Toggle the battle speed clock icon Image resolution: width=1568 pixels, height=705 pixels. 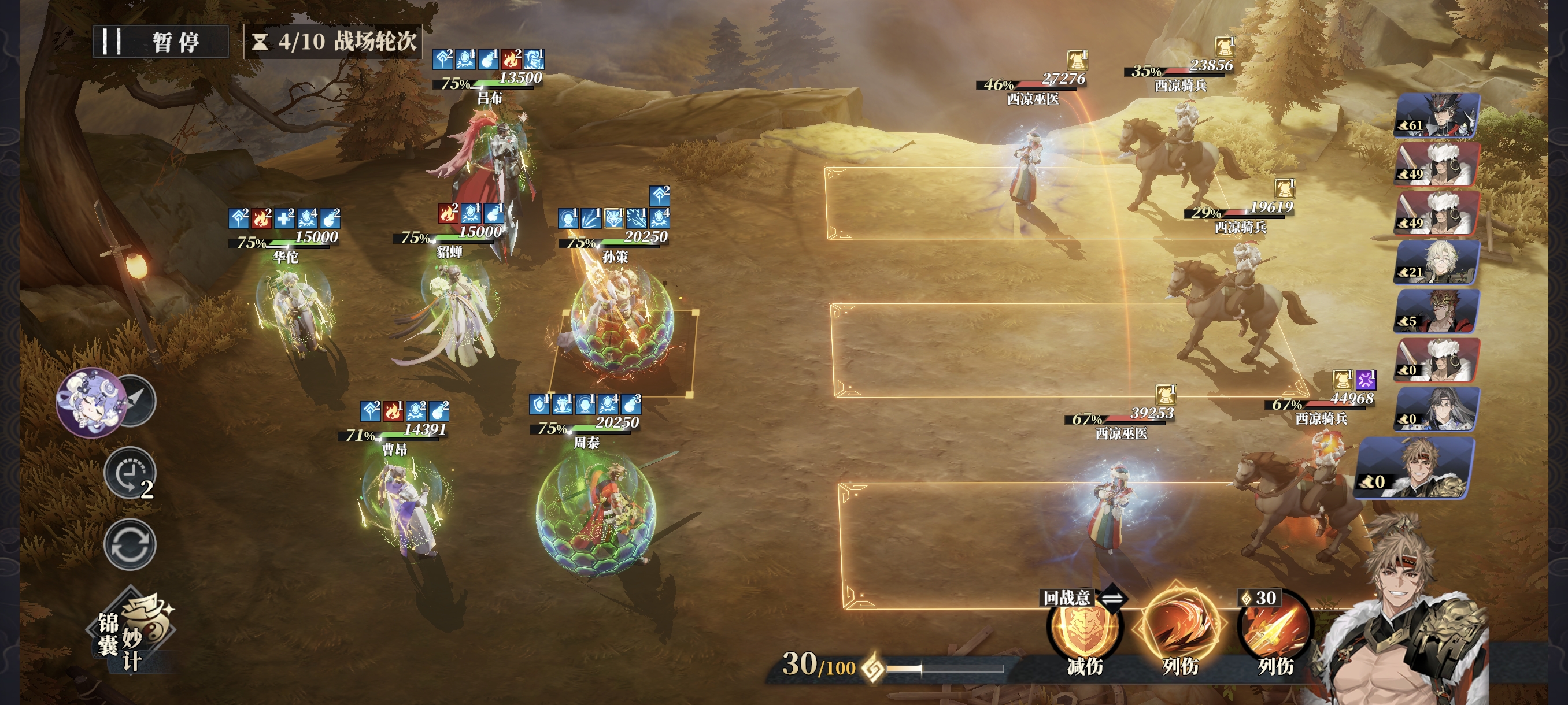click(x=130, y=473)
